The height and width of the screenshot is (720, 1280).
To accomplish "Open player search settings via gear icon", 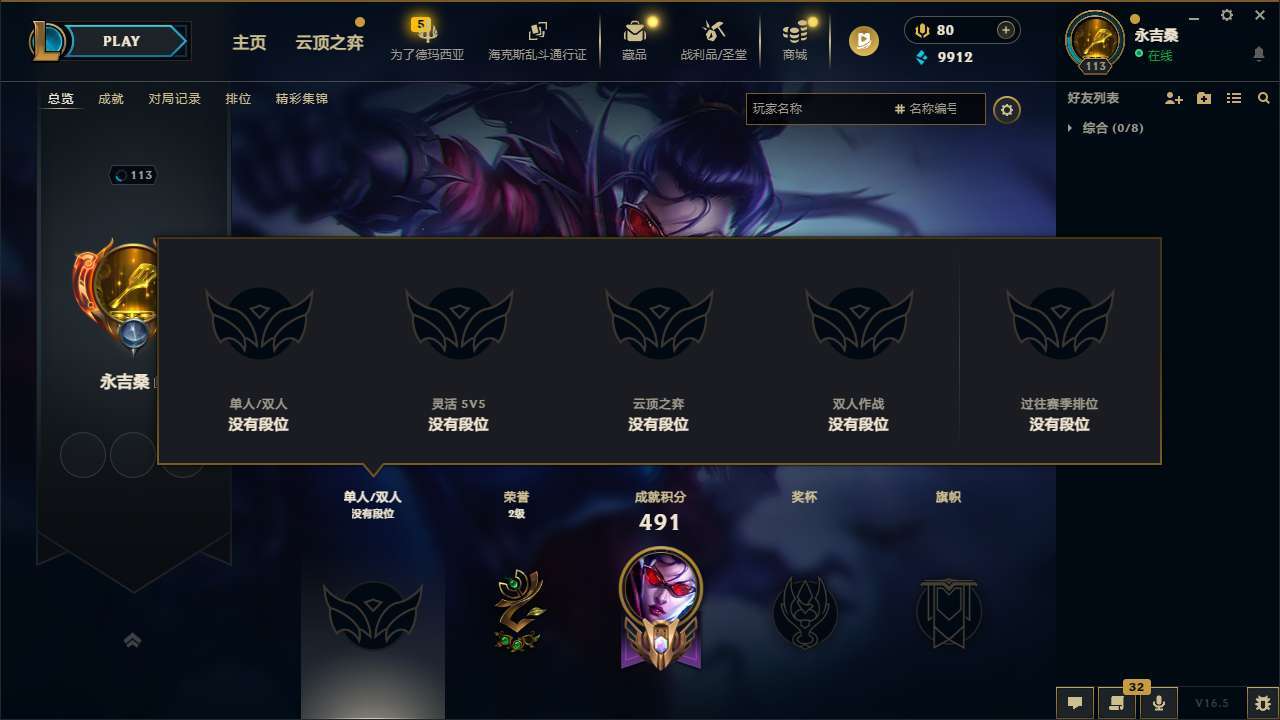I will [x=1007, y=110].
